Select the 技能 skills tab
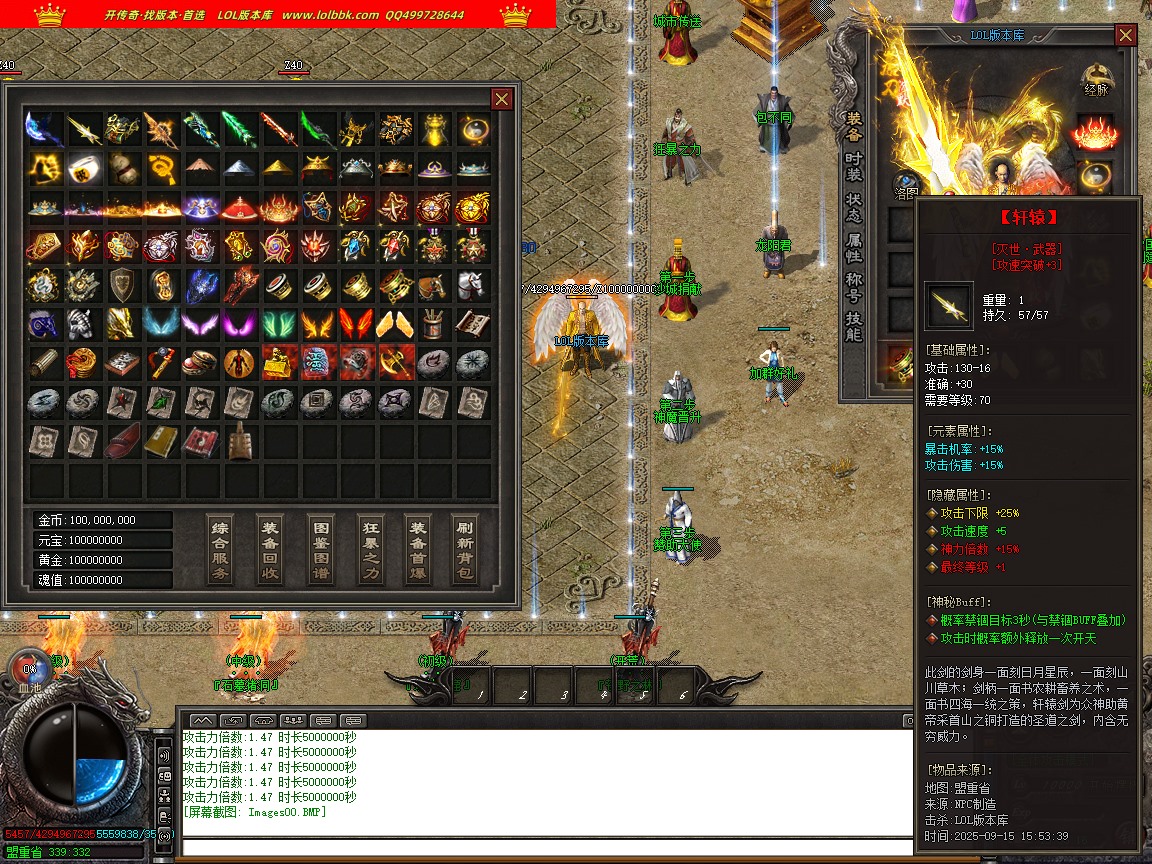 853,327
